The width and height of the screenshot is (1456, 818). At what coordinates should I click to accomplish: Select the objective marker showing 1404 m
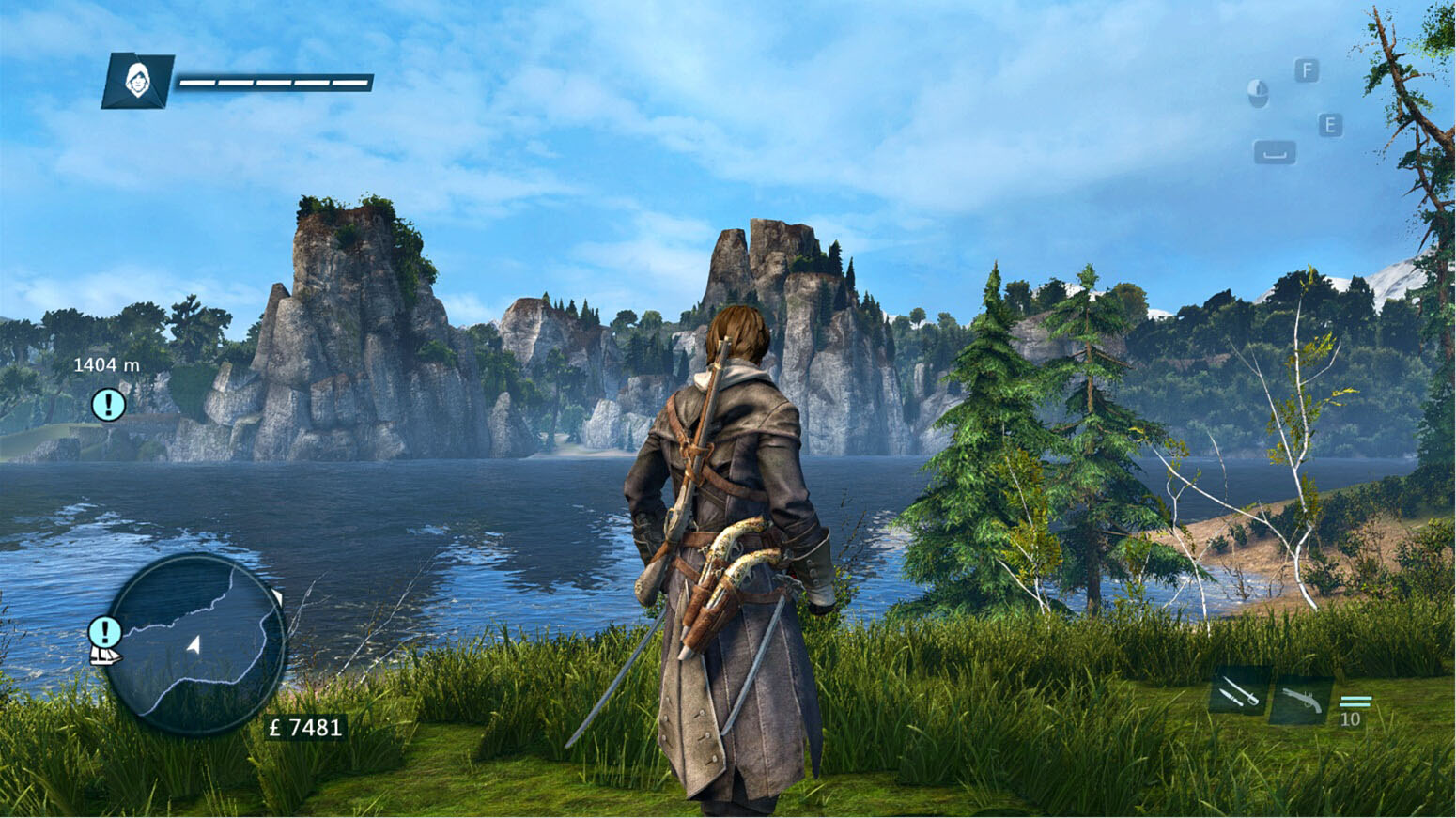coord(108,405)
